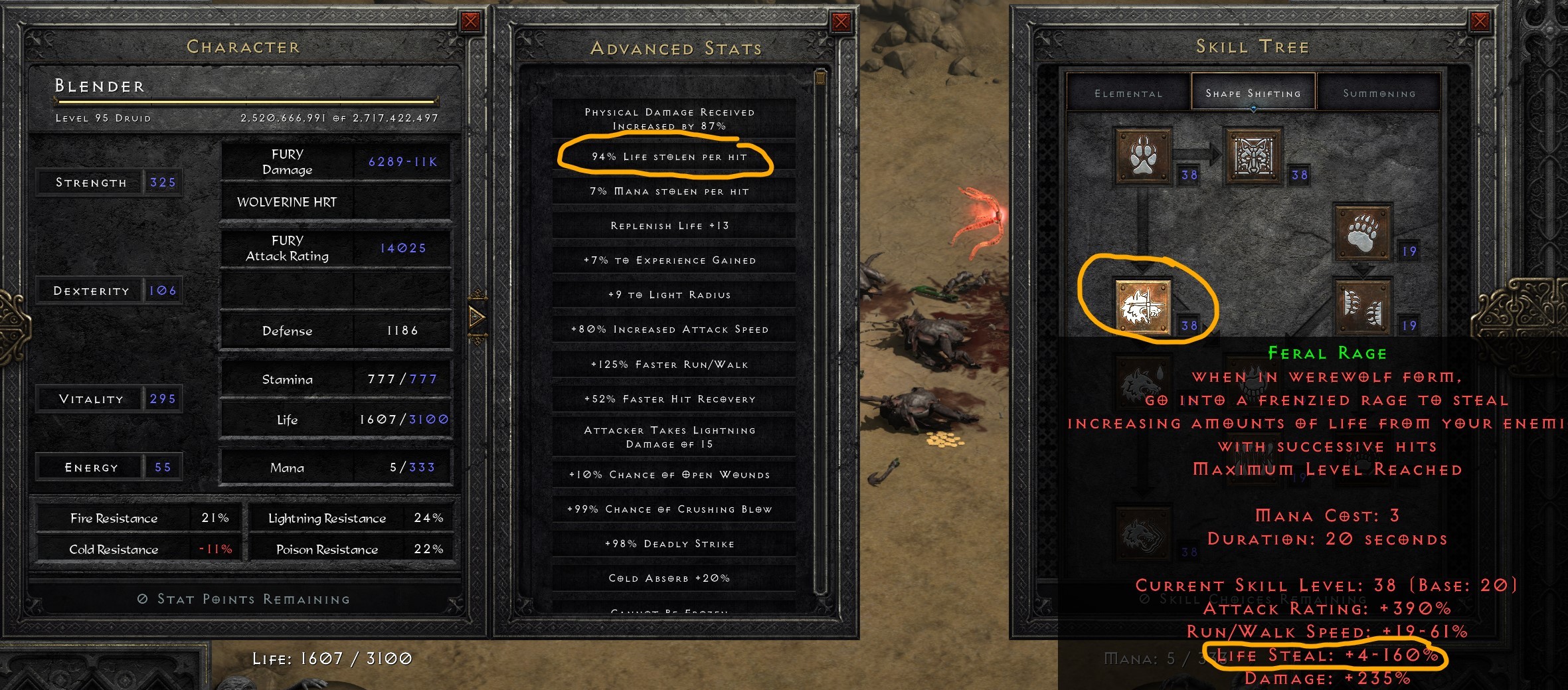Open the Summoning tab
The height and width of the screenshot is (690, 1568).
1379,93
